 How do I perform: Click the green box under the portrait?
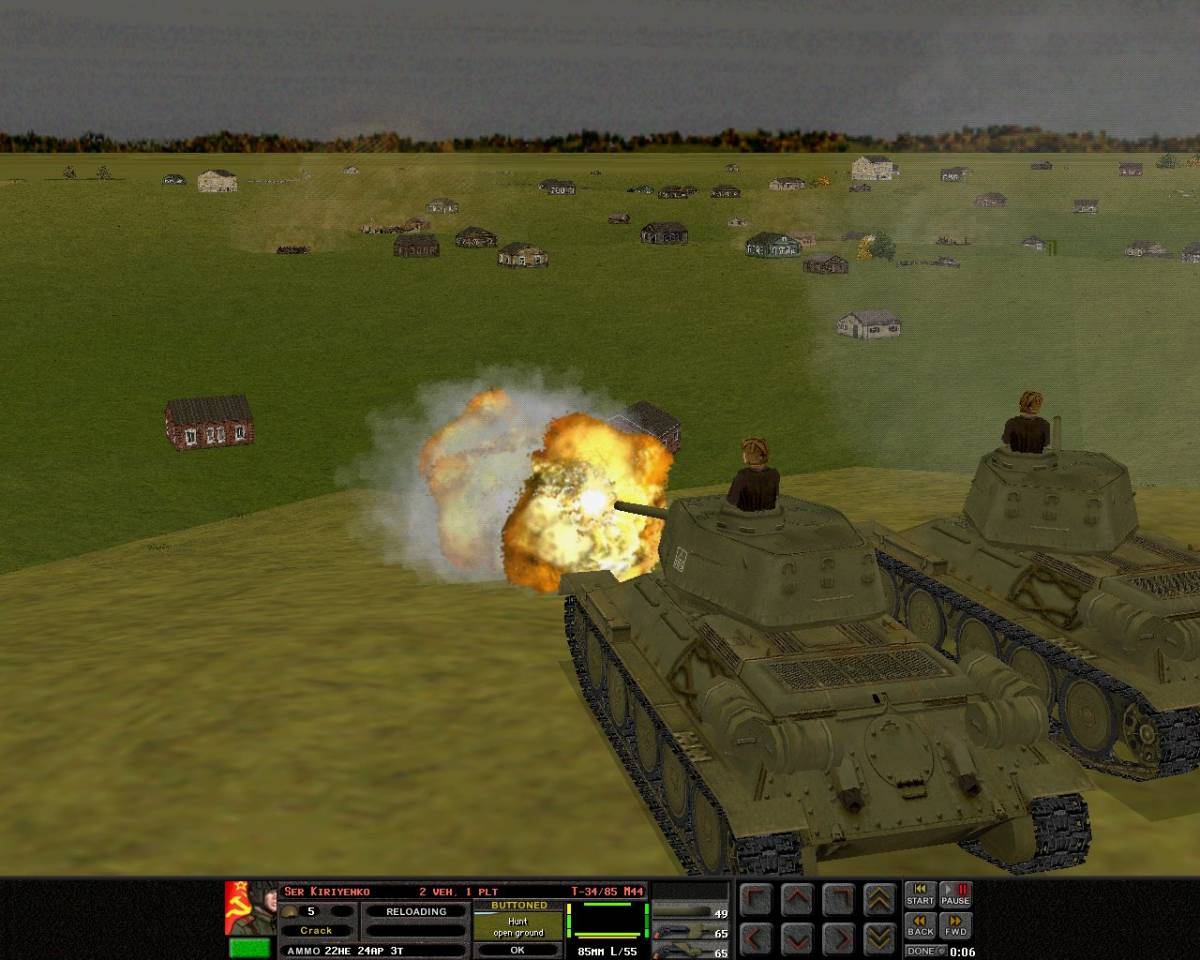(x=250, y=947)
